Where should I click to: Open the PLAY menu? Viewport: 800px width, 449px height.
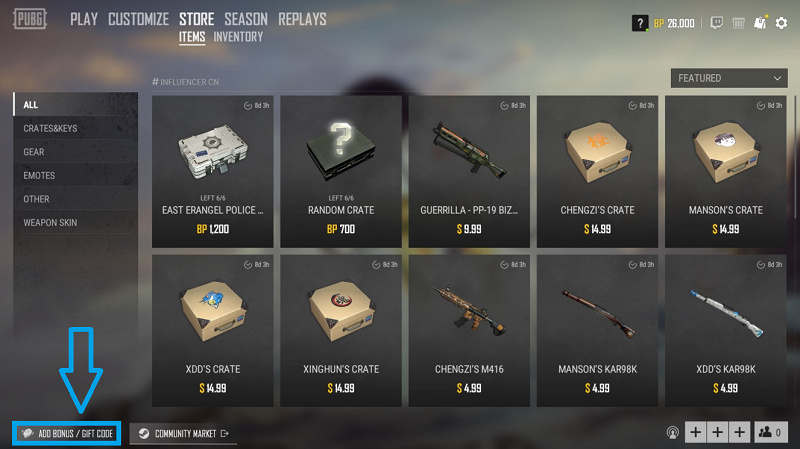point(83,19)
